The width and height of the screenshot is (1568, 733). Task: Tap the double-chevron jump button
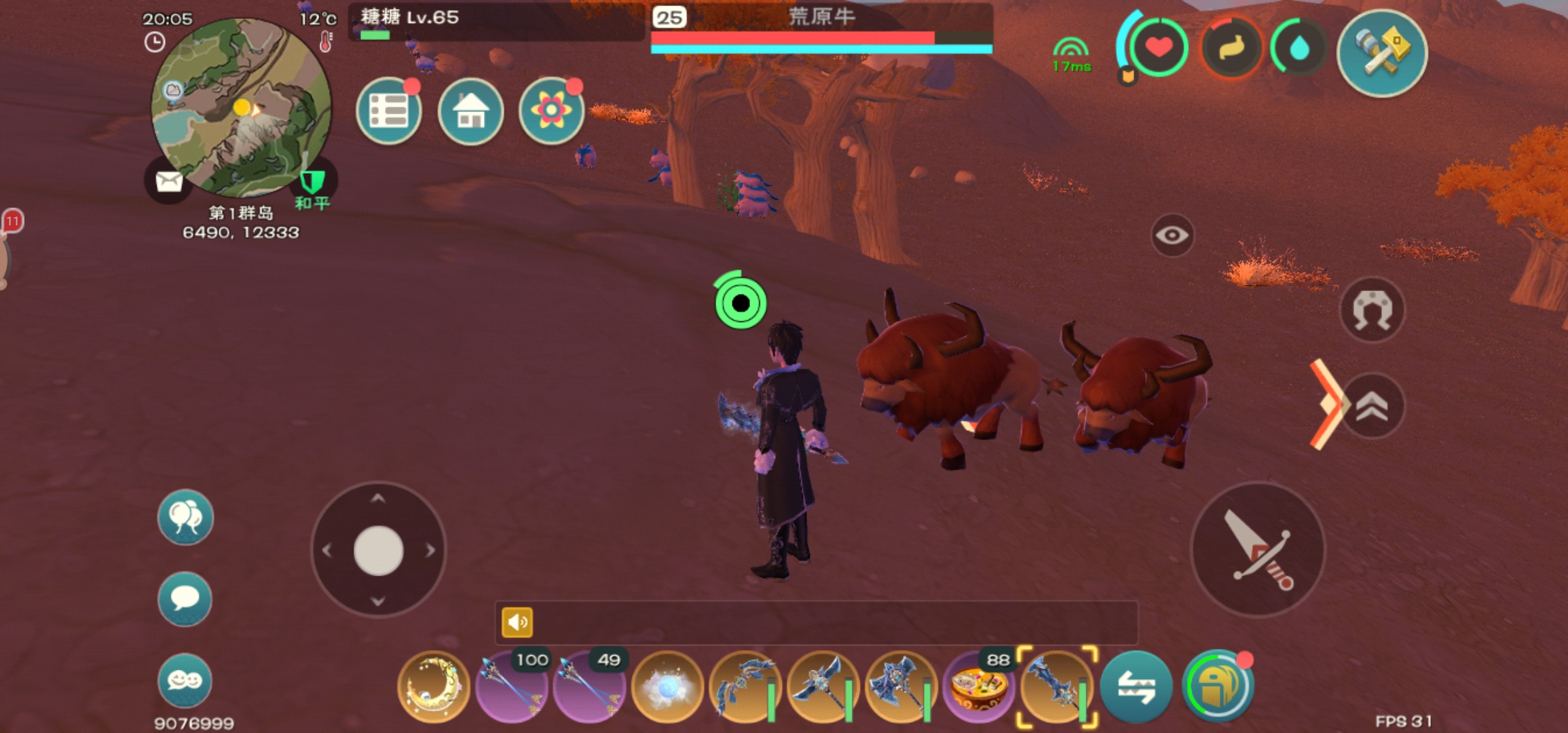pos(1372,407)
